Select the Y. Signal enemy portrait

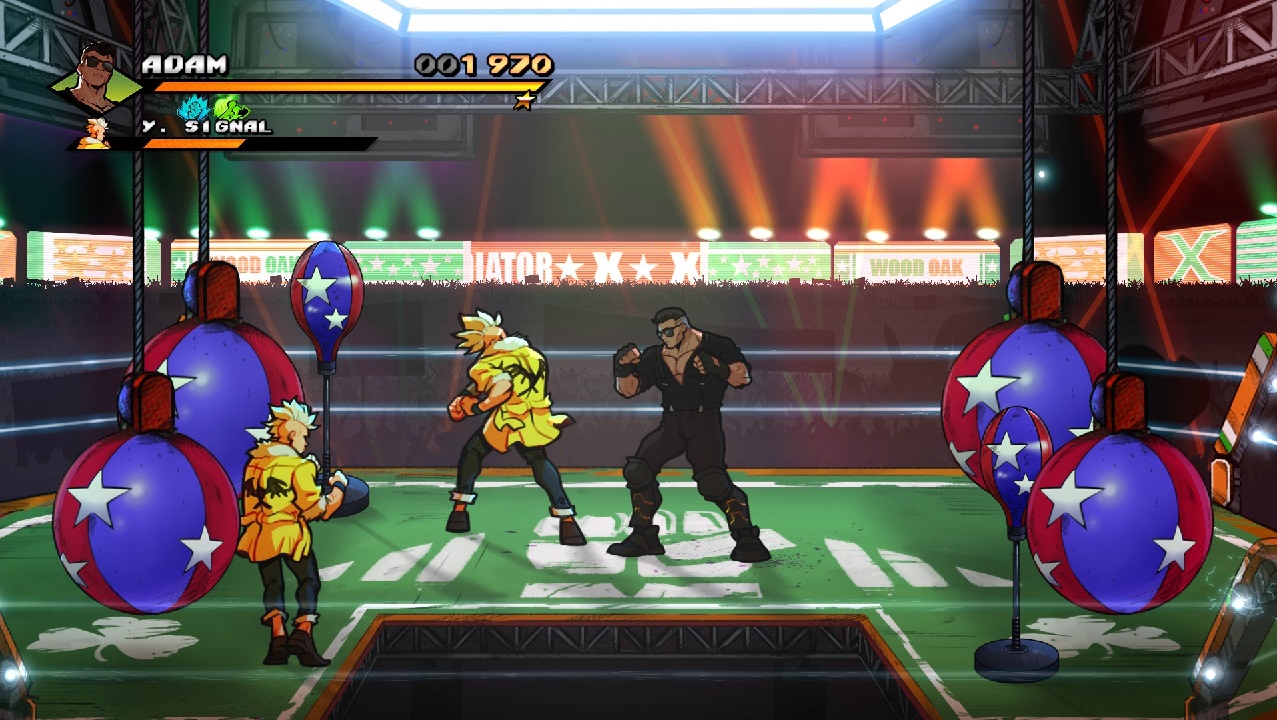point(96,132)
